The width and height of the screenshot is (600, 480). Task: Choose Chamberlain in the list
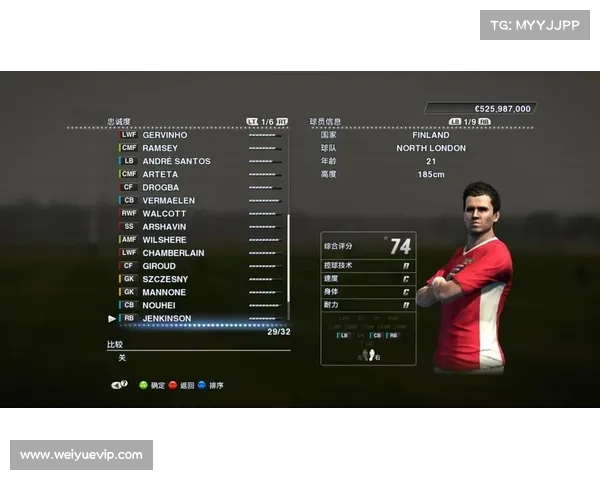[173, 253]
